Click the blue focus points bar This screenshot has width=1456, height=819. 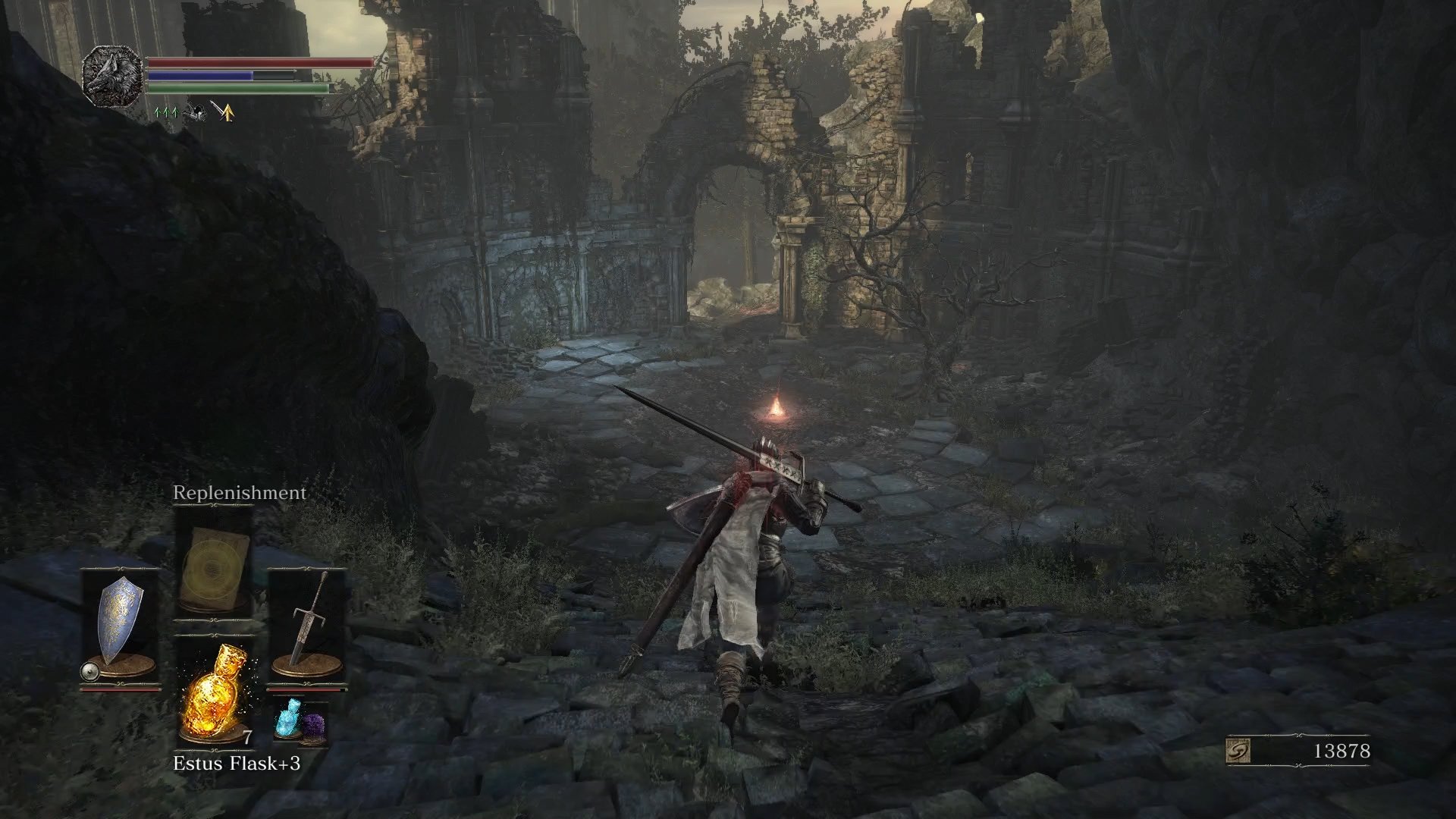pyautogui.click(x=201, y=75)
